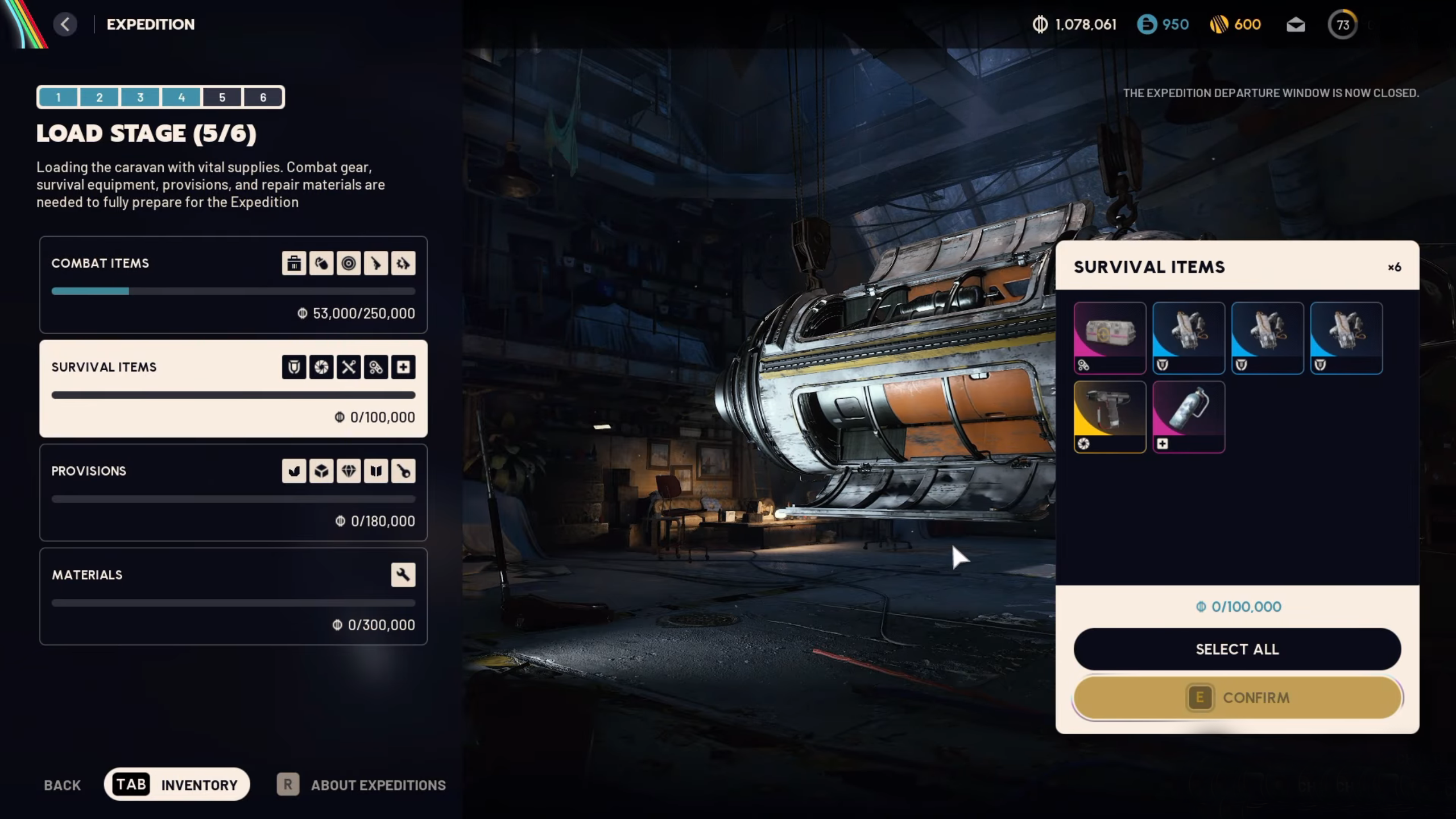Screen dimensions: 1456x819
Task: Click the key icon under Provisions
Action: pos(403,470)
